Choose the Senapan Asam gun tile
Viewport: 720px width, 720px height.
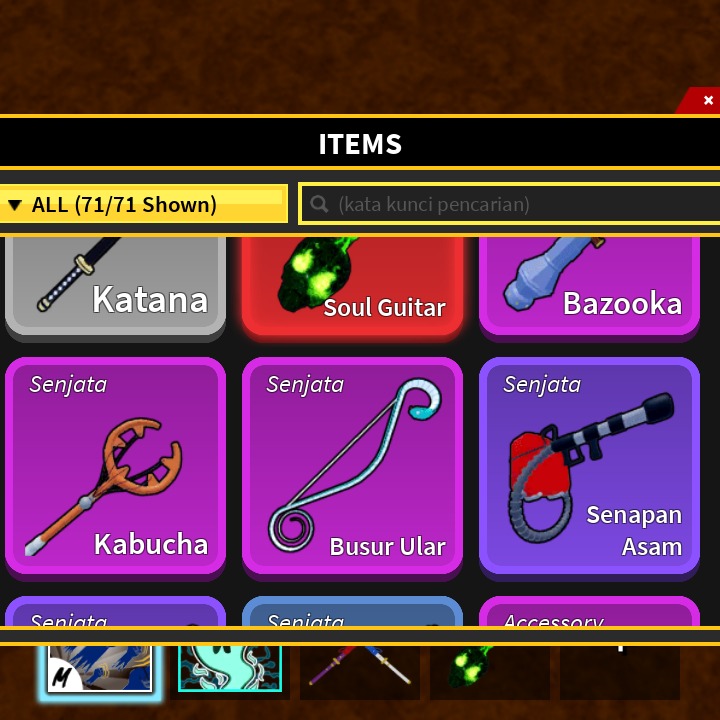point(589,466)
